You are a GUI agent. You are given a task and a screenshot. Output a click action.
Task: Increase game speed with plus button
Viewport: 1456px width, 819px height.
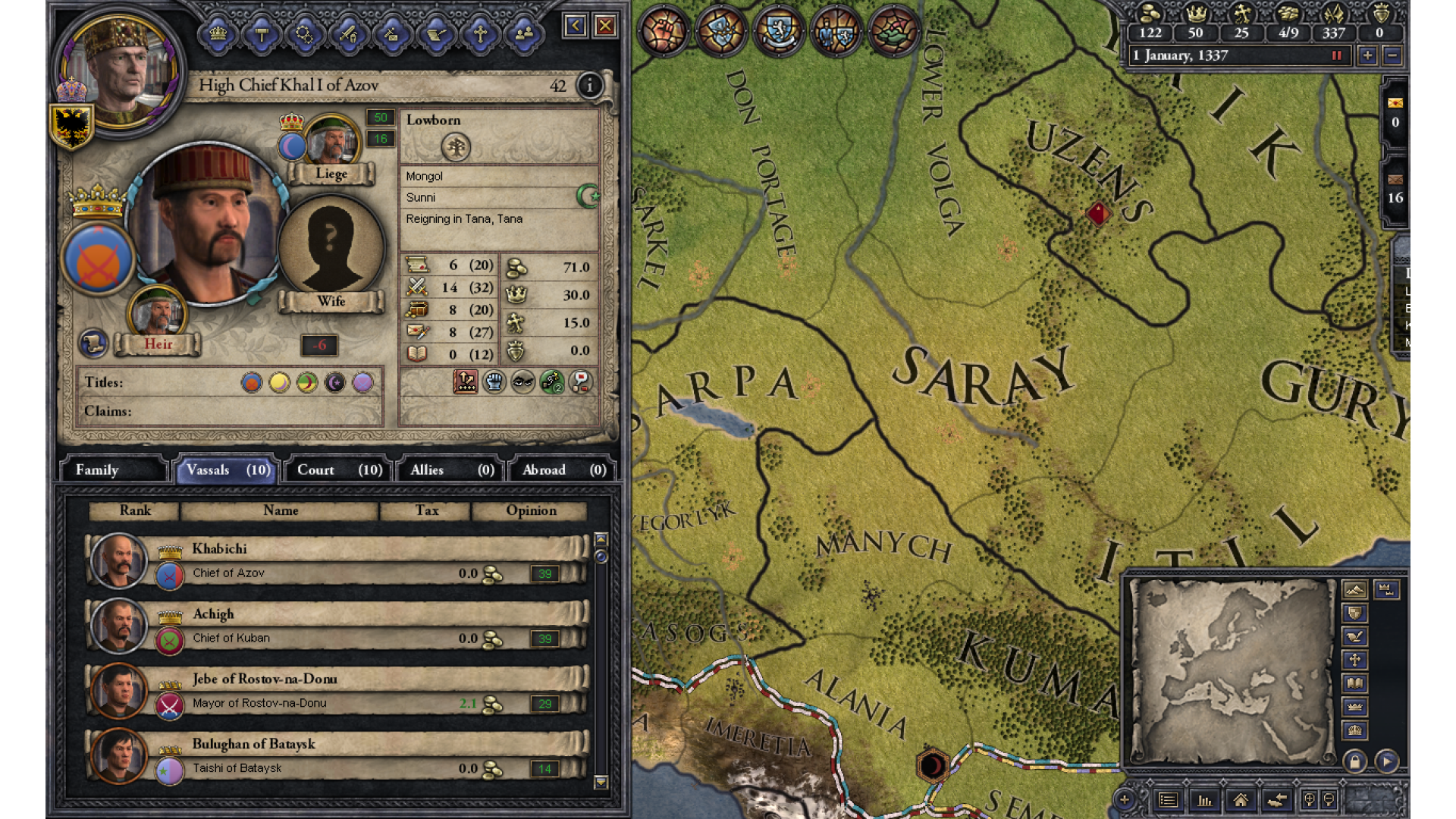pos(1367,55)
